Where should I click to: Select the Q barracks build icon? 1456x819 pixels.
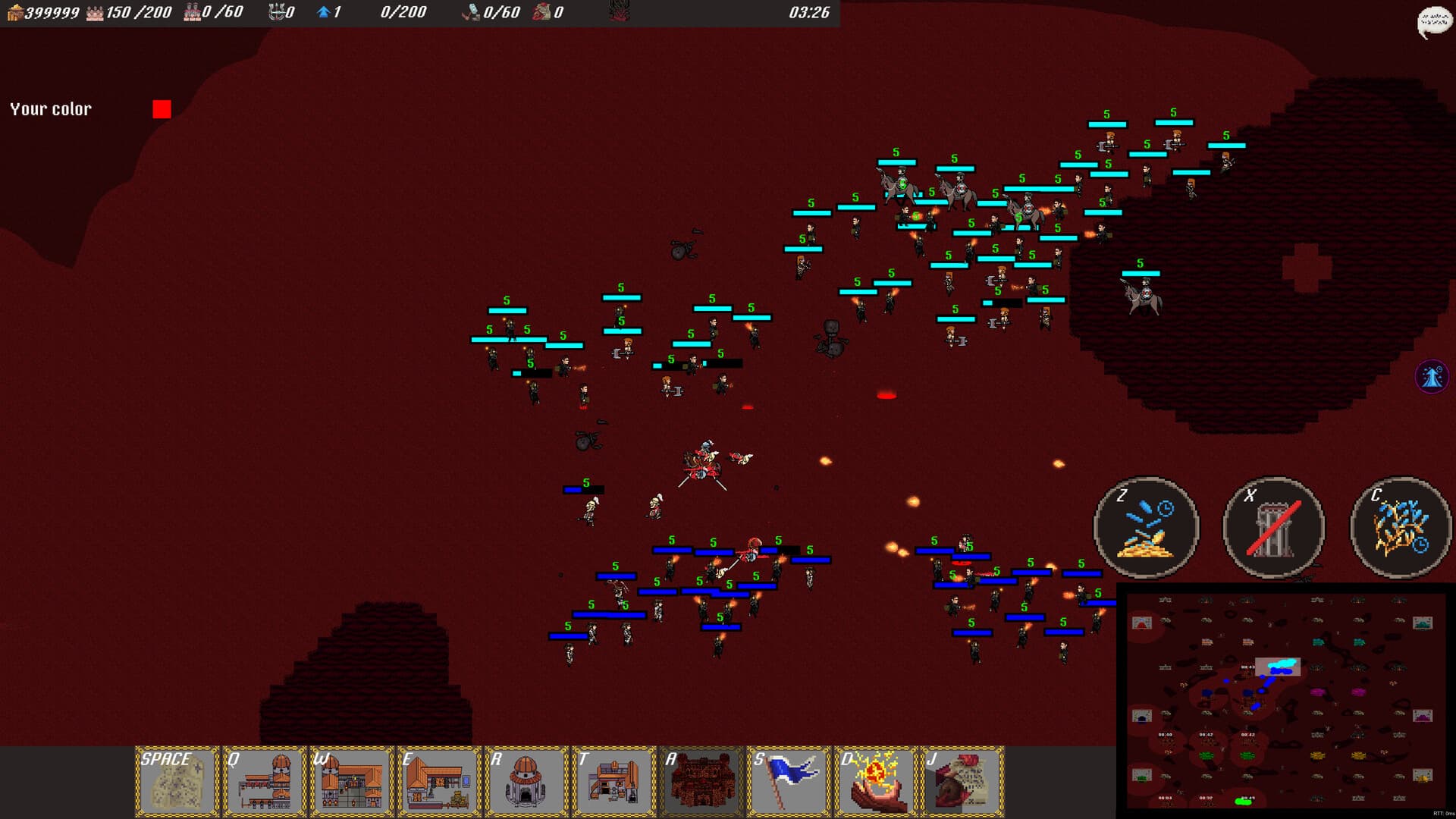click(263, 781)
